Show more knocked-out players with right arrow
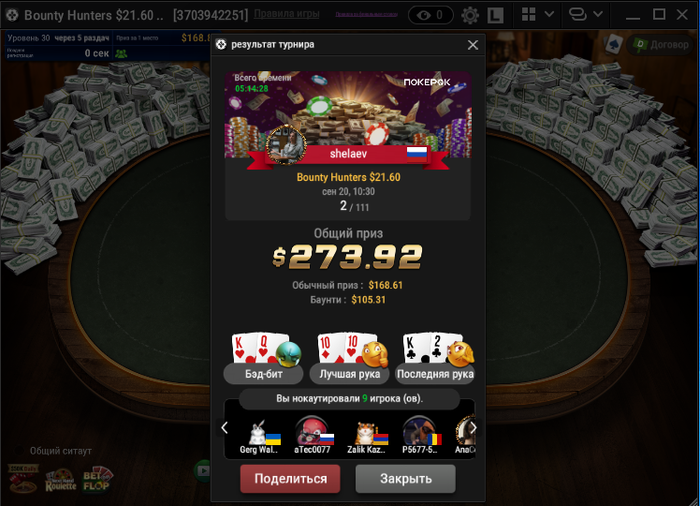The width and height of the screenshot is (700, 506). click(x=473, y=428)
